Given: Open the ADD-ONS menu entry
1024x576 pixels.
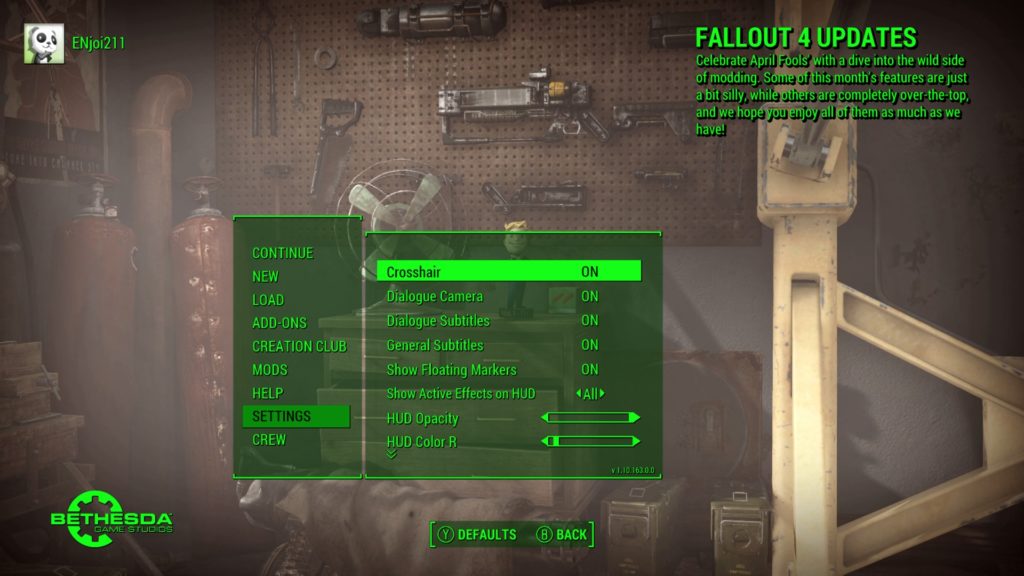Looking at the screenshot, I should tap(279, 323).
